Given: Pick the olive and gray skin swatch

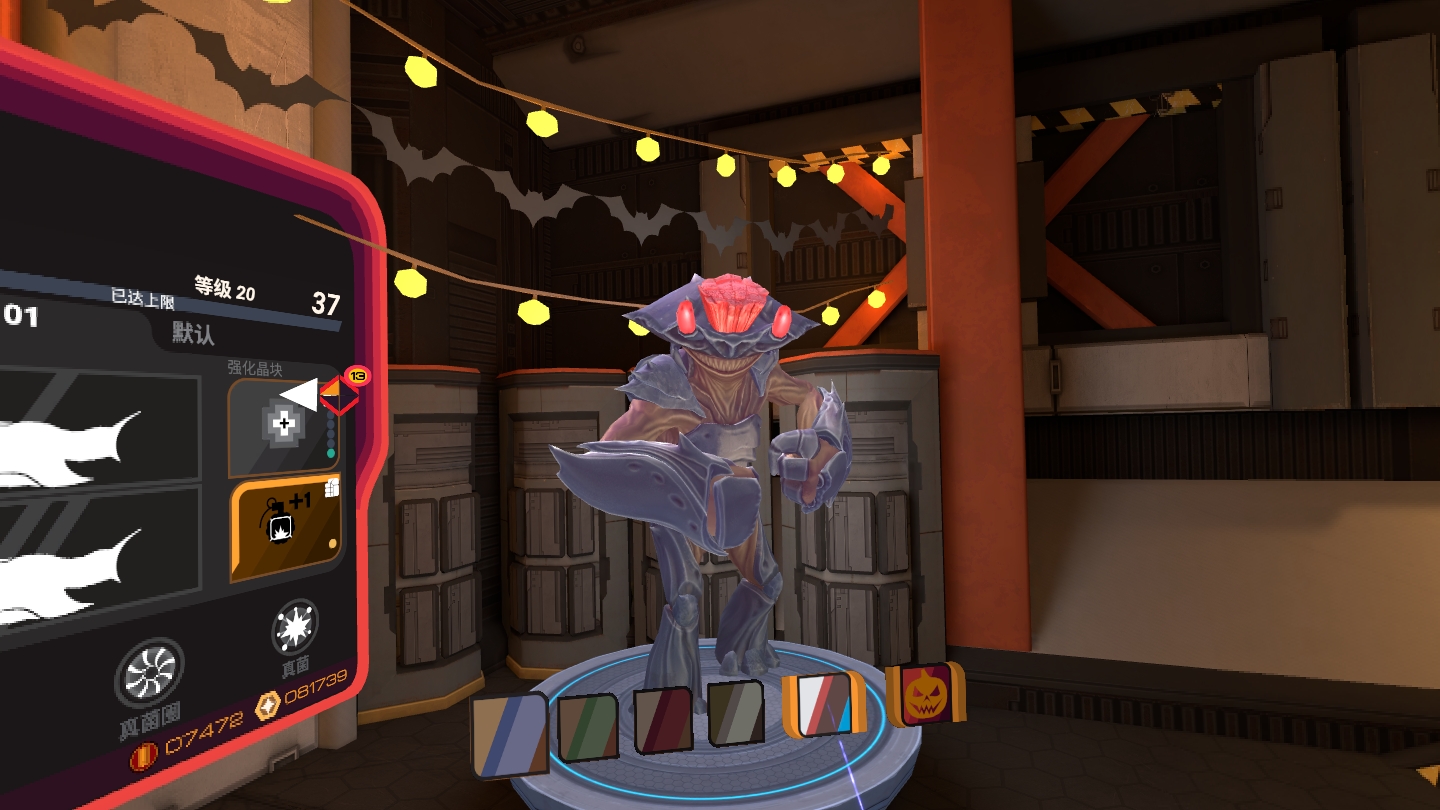Looking at the screenshot, I should (736, 712).
